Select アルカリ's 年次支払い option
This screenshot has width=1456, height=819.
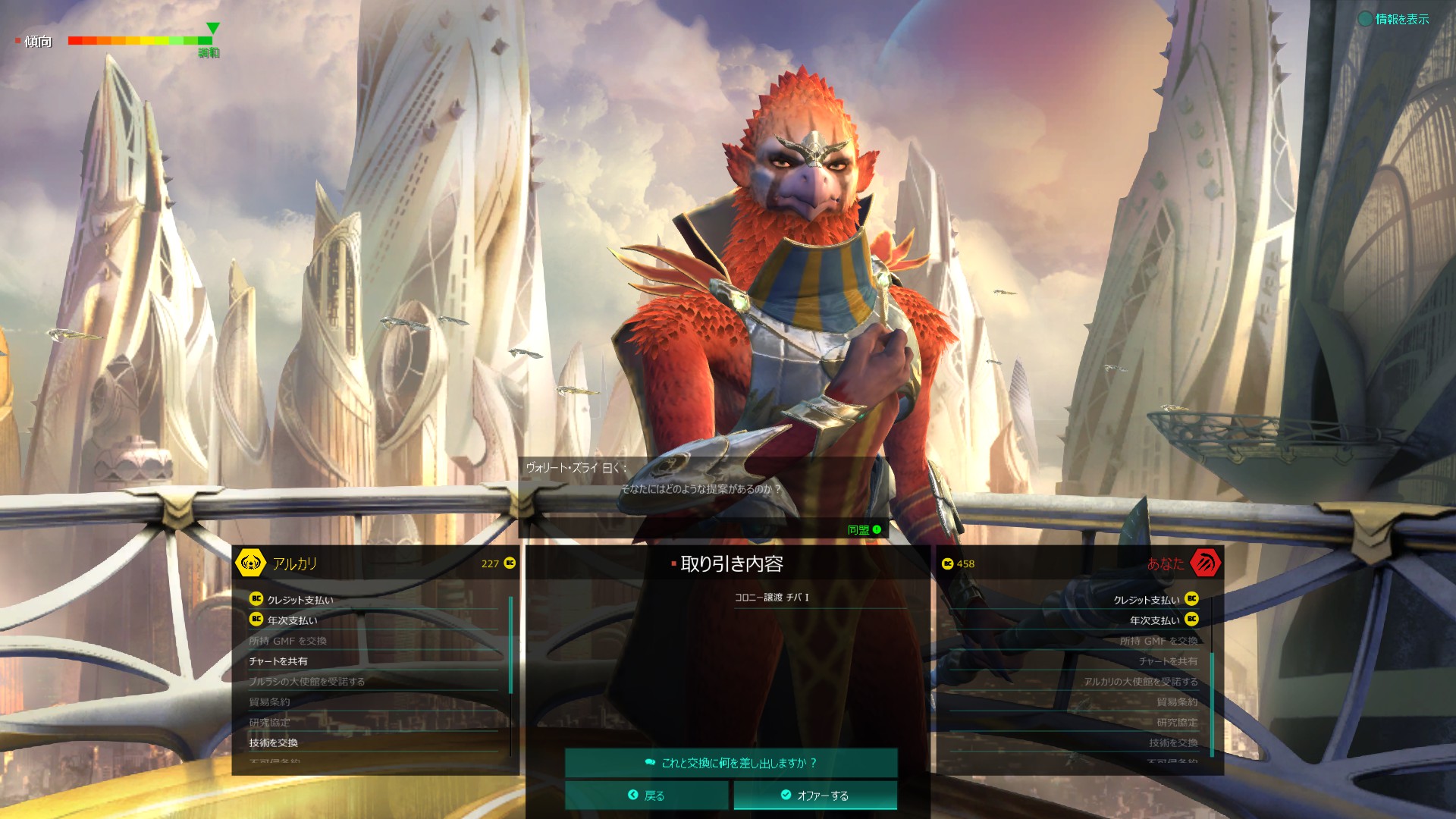coord(292,620)
